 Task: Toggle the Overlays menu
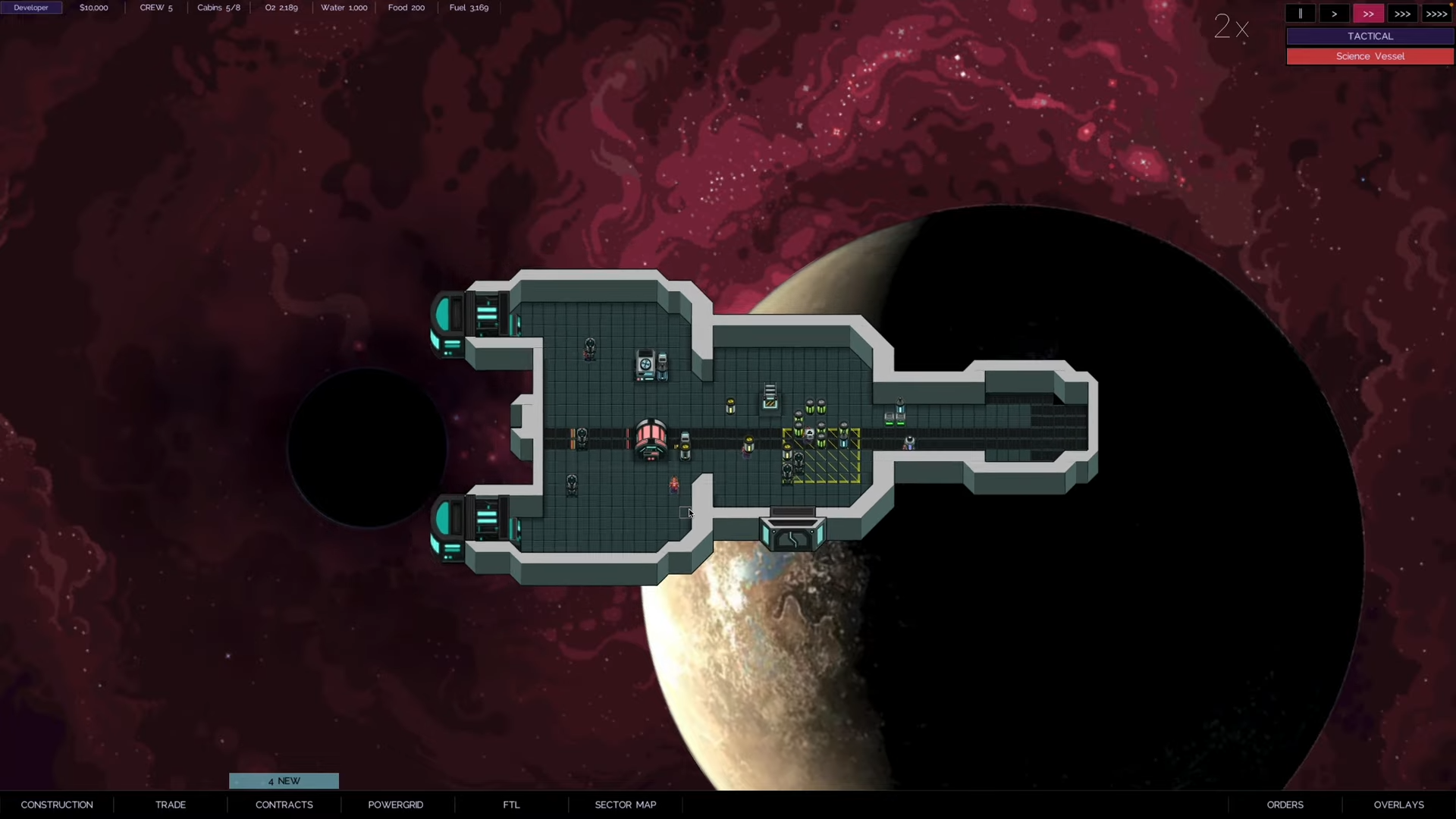[x=1398, y=805]
